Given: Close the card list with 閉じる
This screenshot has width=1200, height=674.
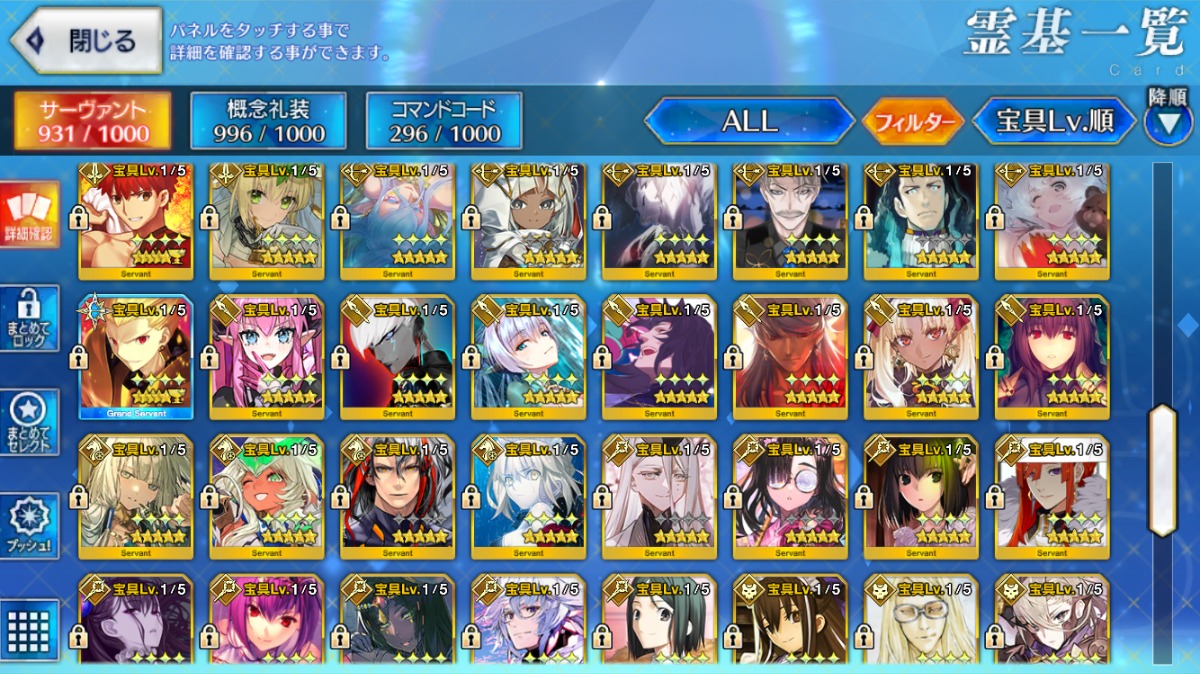Looking at the screenshot, I should (86, 41).
